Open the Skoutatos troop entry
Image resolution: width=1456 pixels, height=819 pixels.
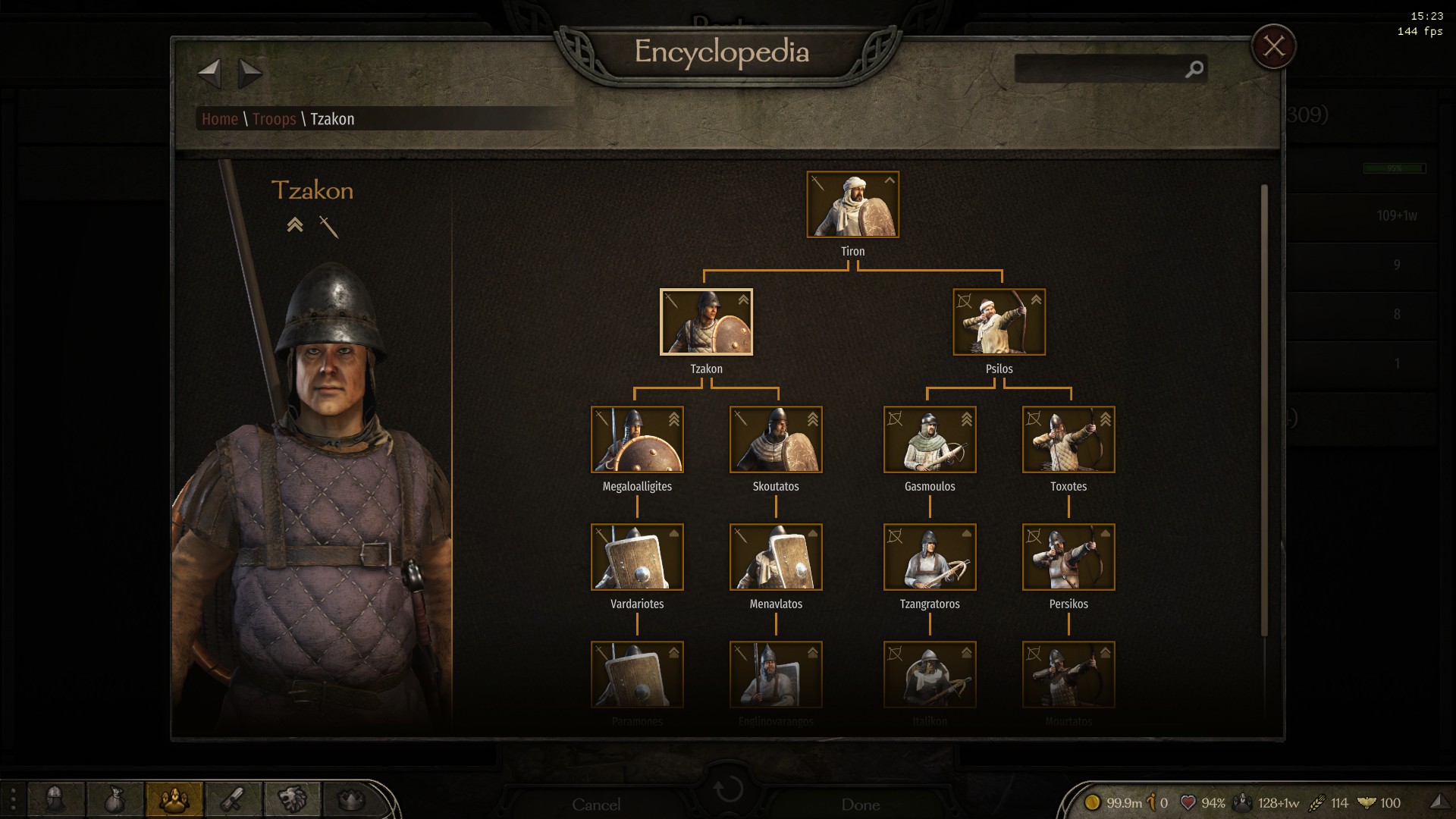776,440
